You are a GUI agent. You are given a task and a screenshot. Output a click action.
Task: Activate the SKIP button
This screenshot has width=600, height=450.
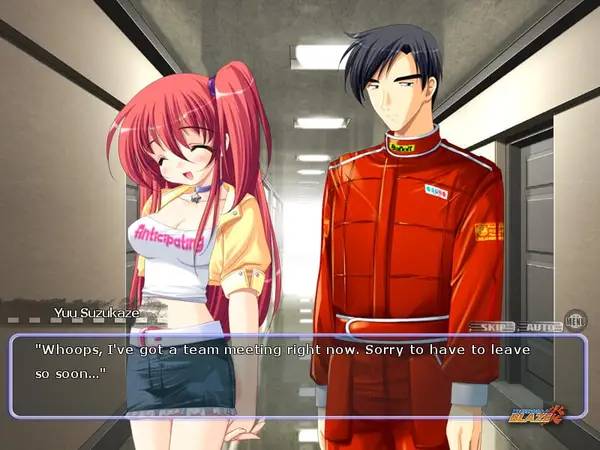492,327
